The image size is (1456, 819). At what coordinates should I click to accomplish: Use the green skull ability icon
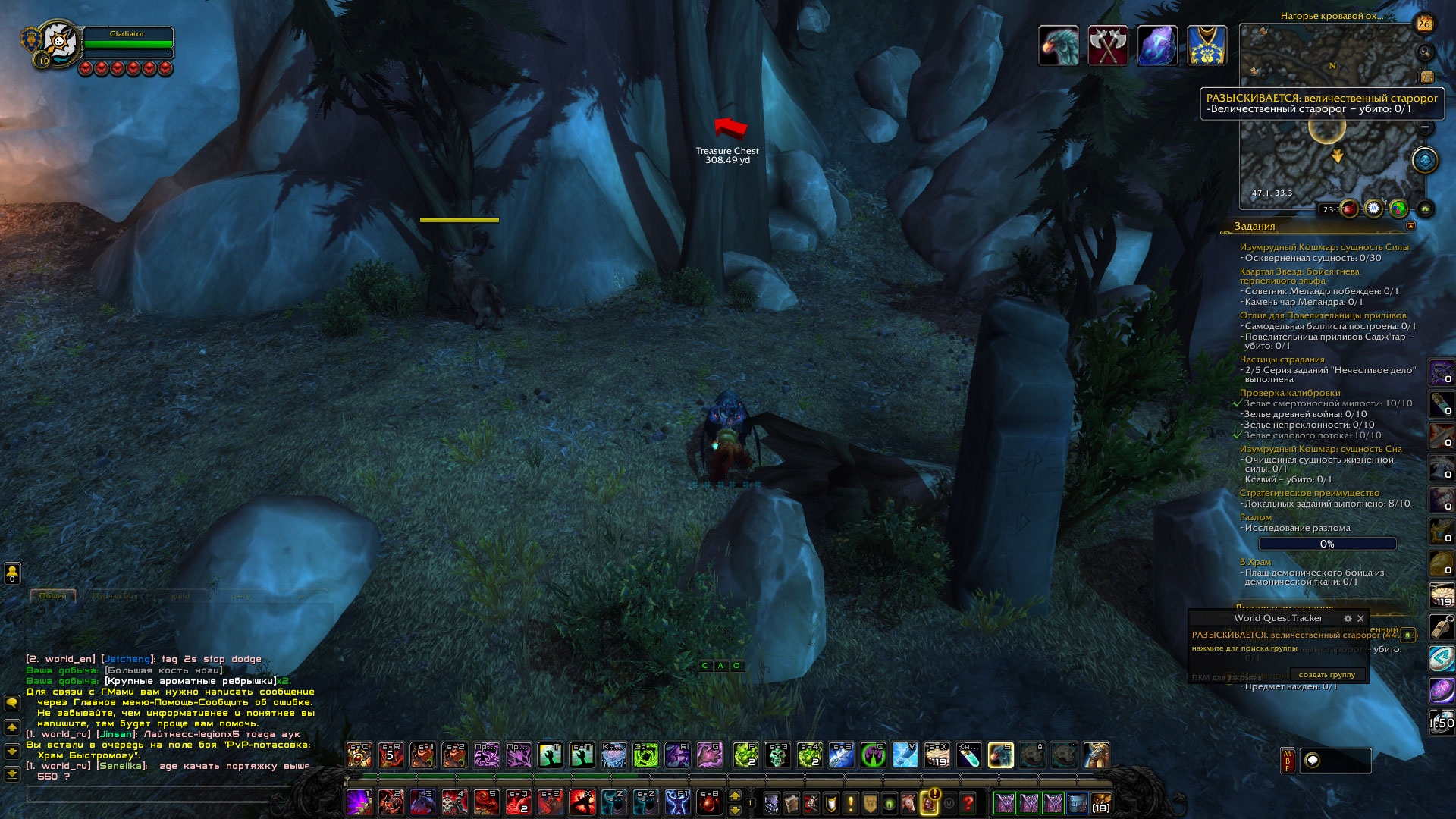click(x=777, y=755)
